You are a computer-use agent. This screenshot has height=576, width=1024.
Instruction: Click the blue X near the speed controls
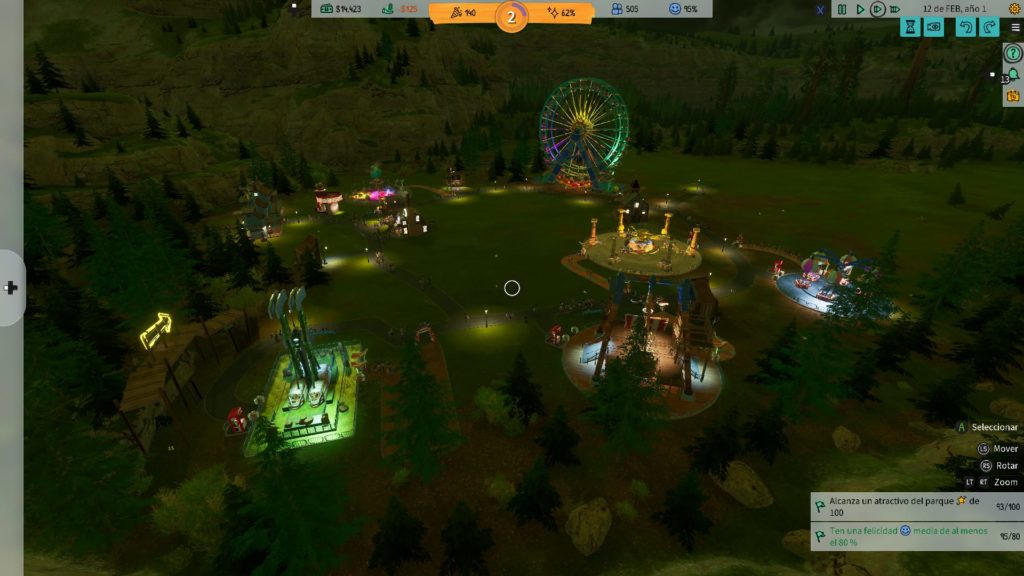[821, 10]
